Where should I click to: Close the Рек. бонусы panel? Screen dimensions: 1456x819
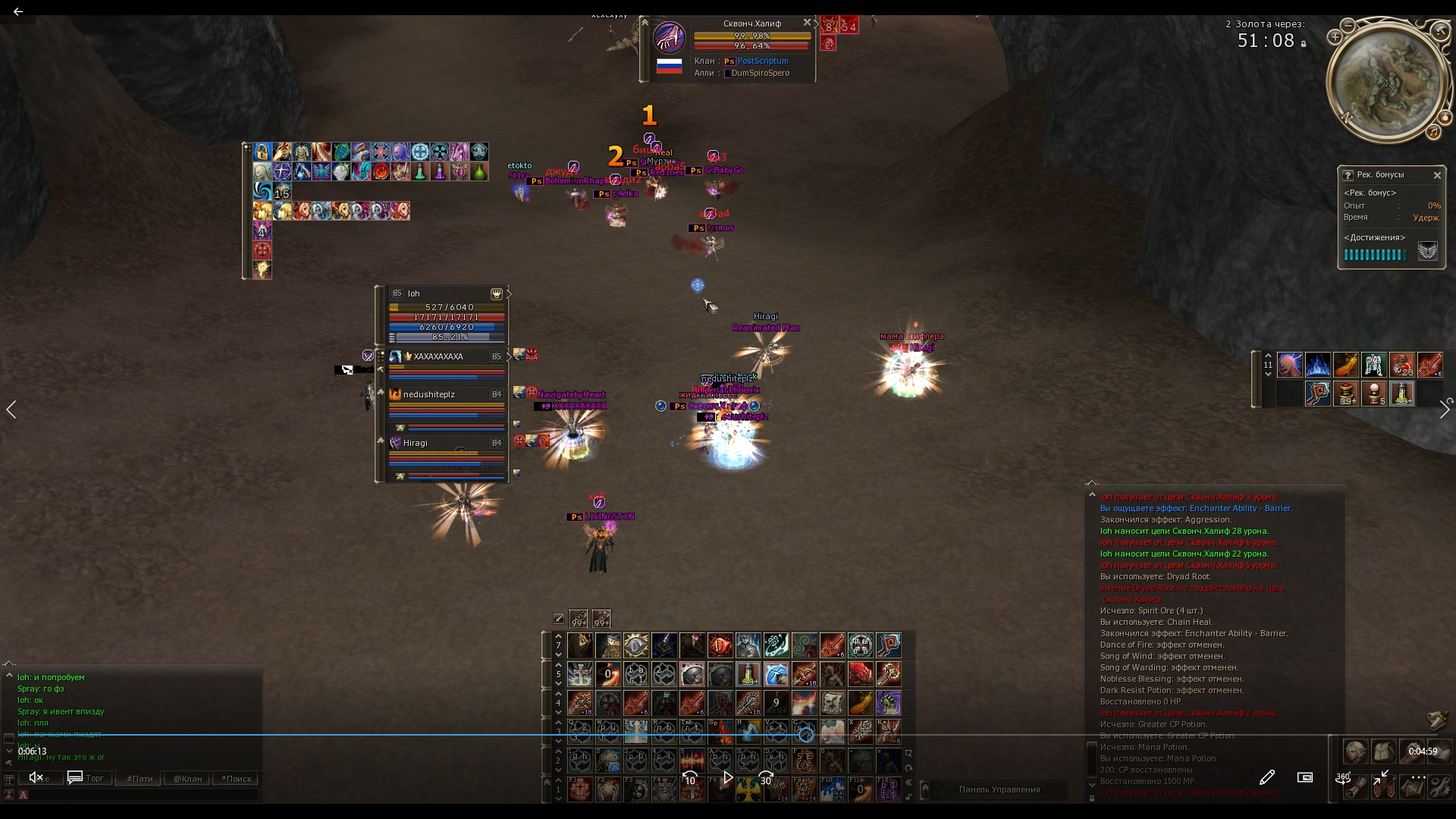point(1437,175)
